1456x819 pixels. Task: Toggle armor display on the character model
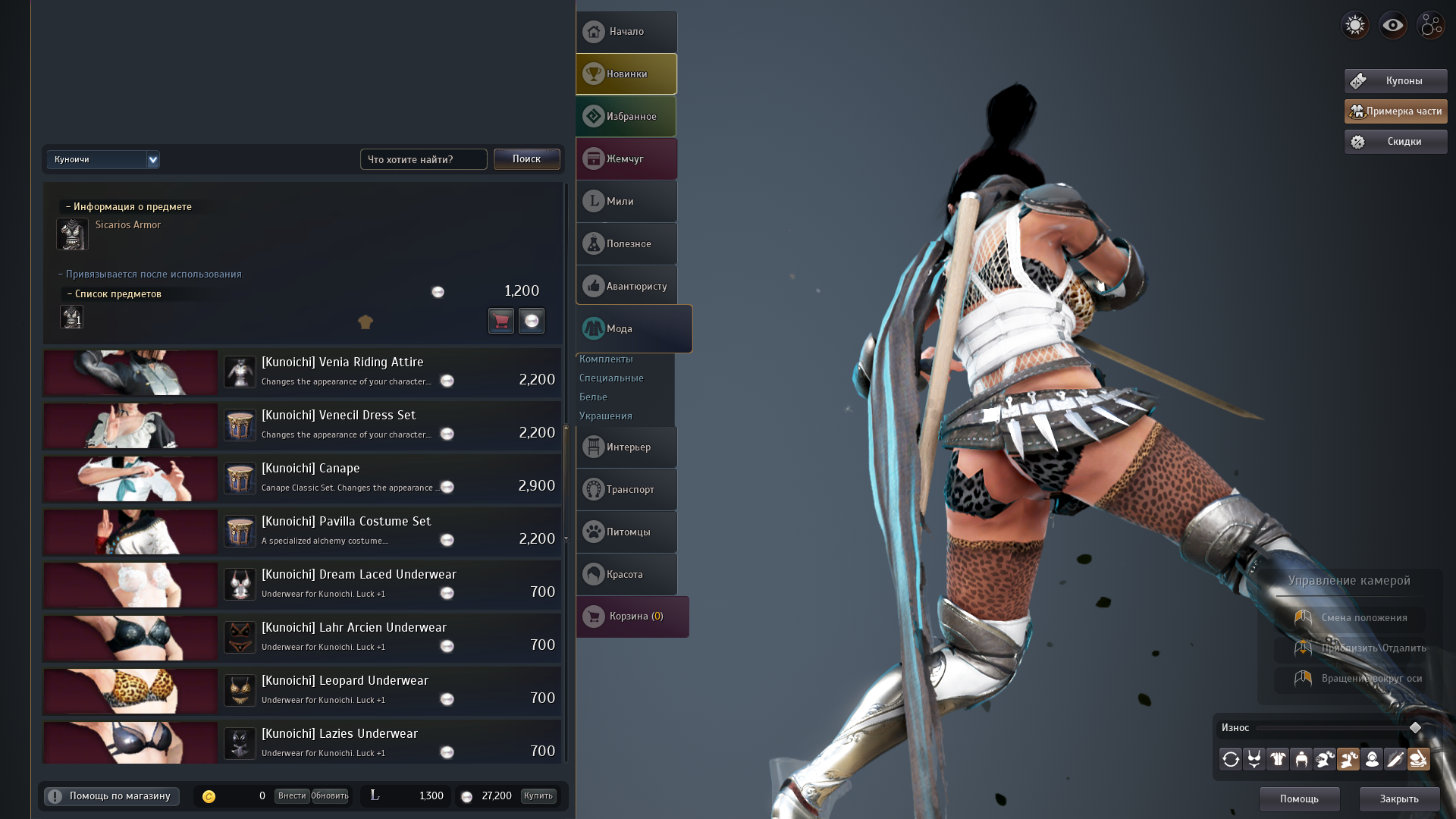(x=1278, y=759)
